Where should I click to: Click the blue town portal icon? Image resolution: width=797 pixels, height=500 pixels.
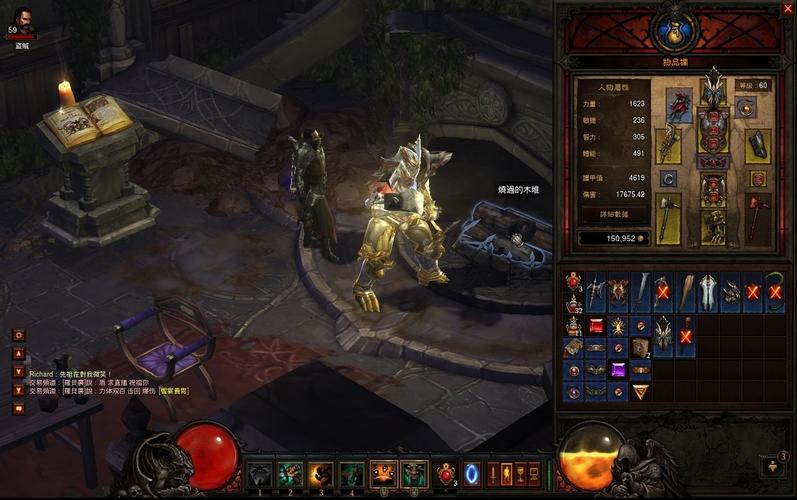pyautogui.click(x=473, y=472)
